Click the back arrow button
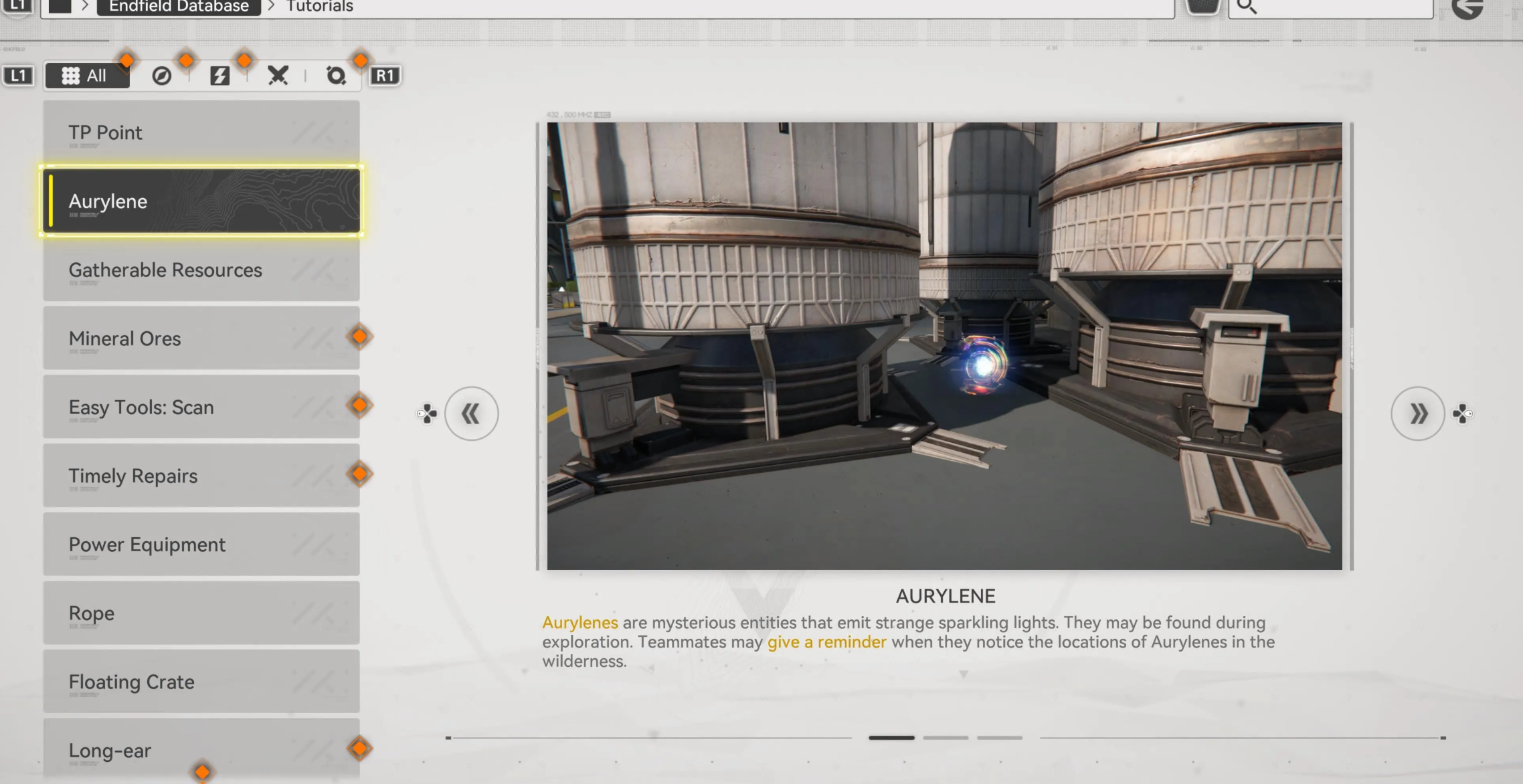This screenshot has width=1523, height=784. tap(1469, 8)
